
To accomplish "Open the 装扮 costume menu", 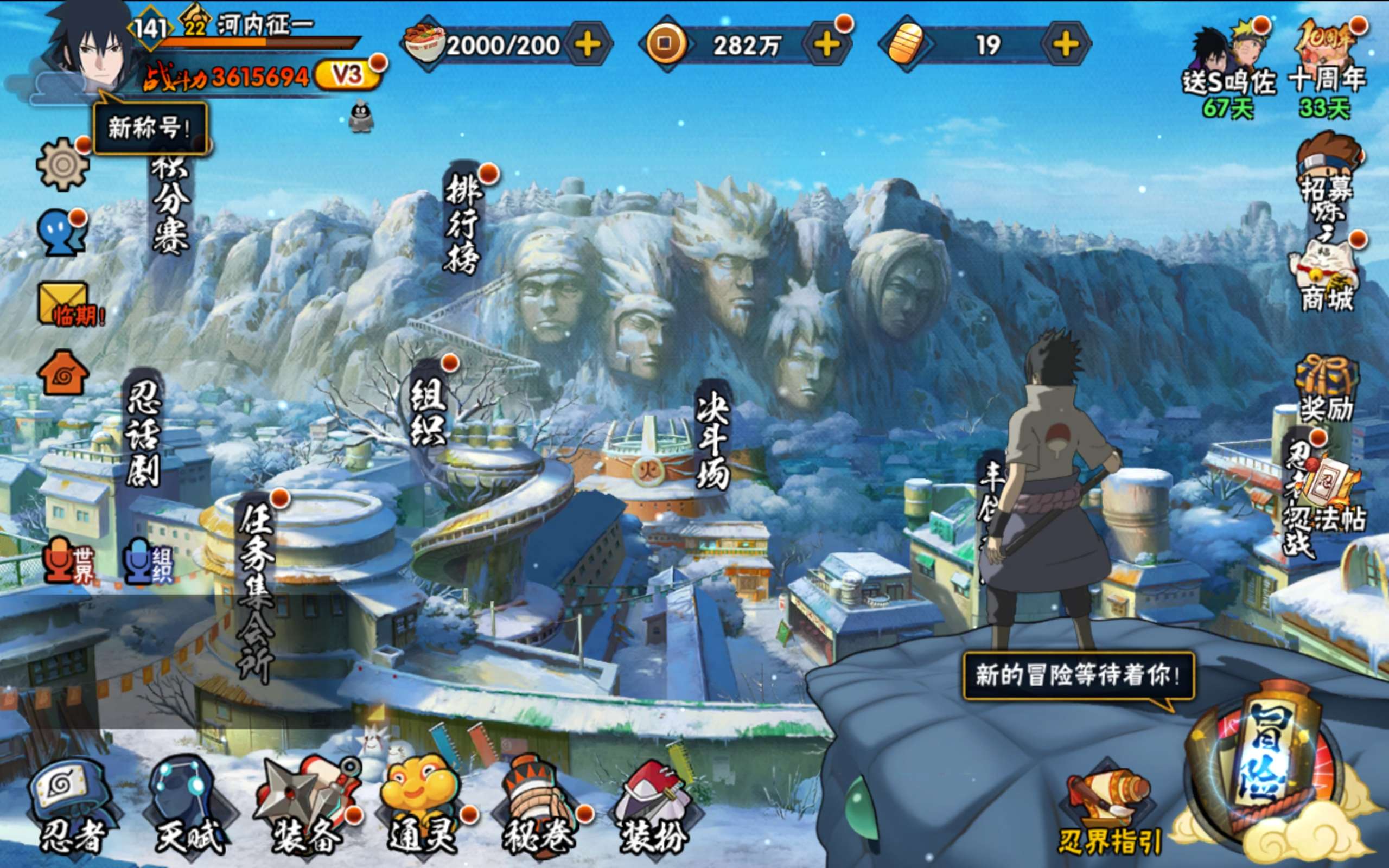I will coord(654,807).
